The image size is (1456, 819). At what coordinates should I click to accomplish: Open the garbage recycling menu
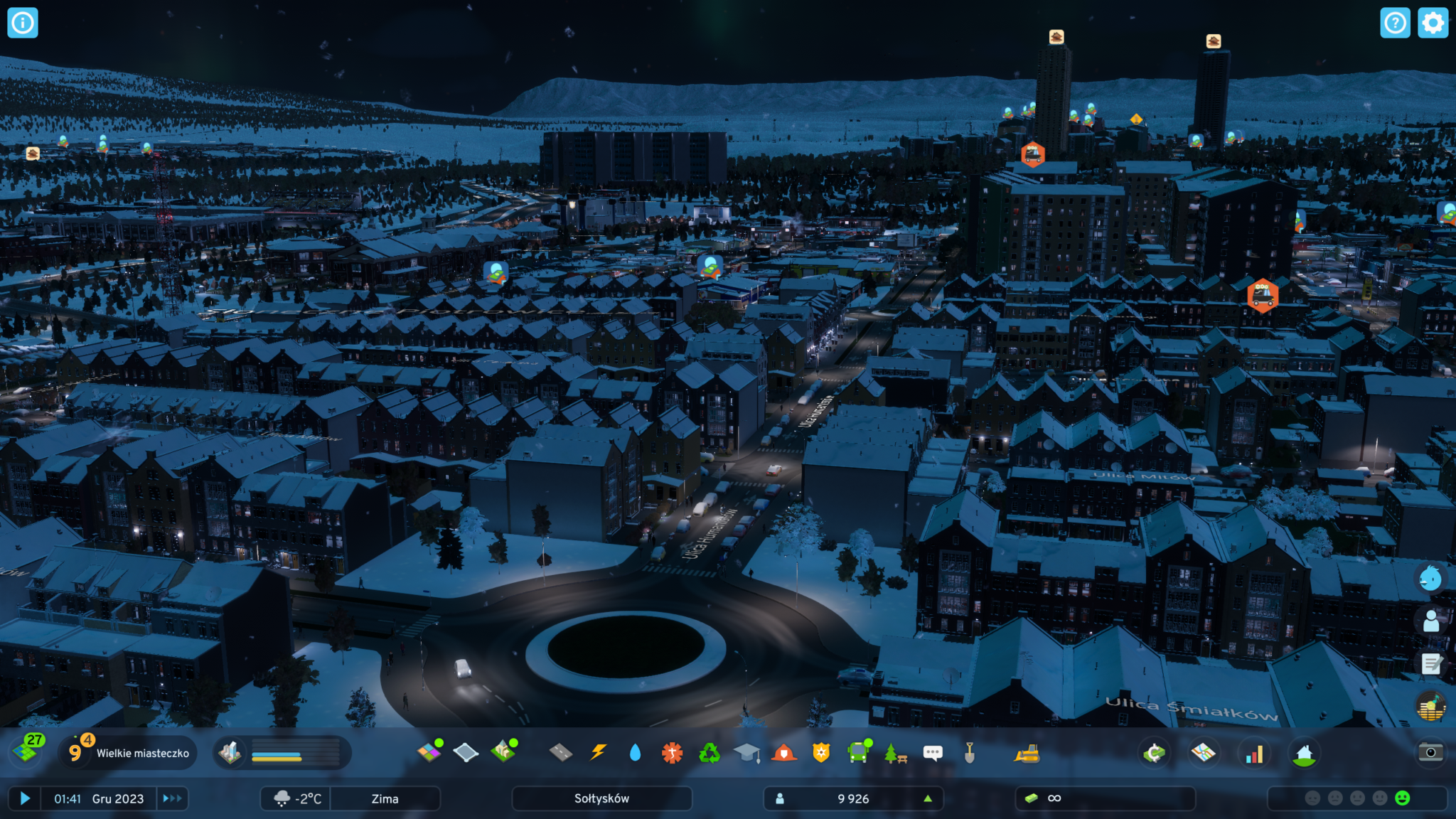click(709, 752)
